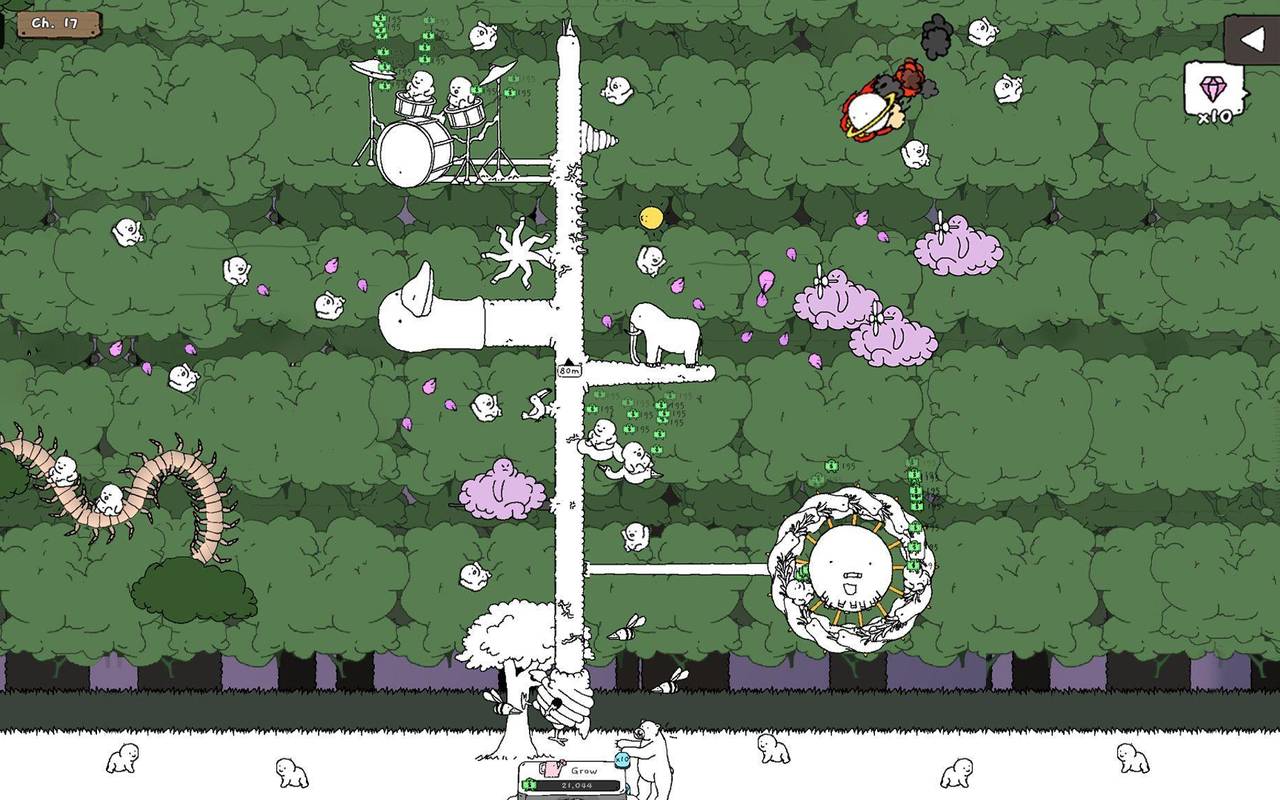Tap the blue x10 bubble the bear holds

coord(621,759)
